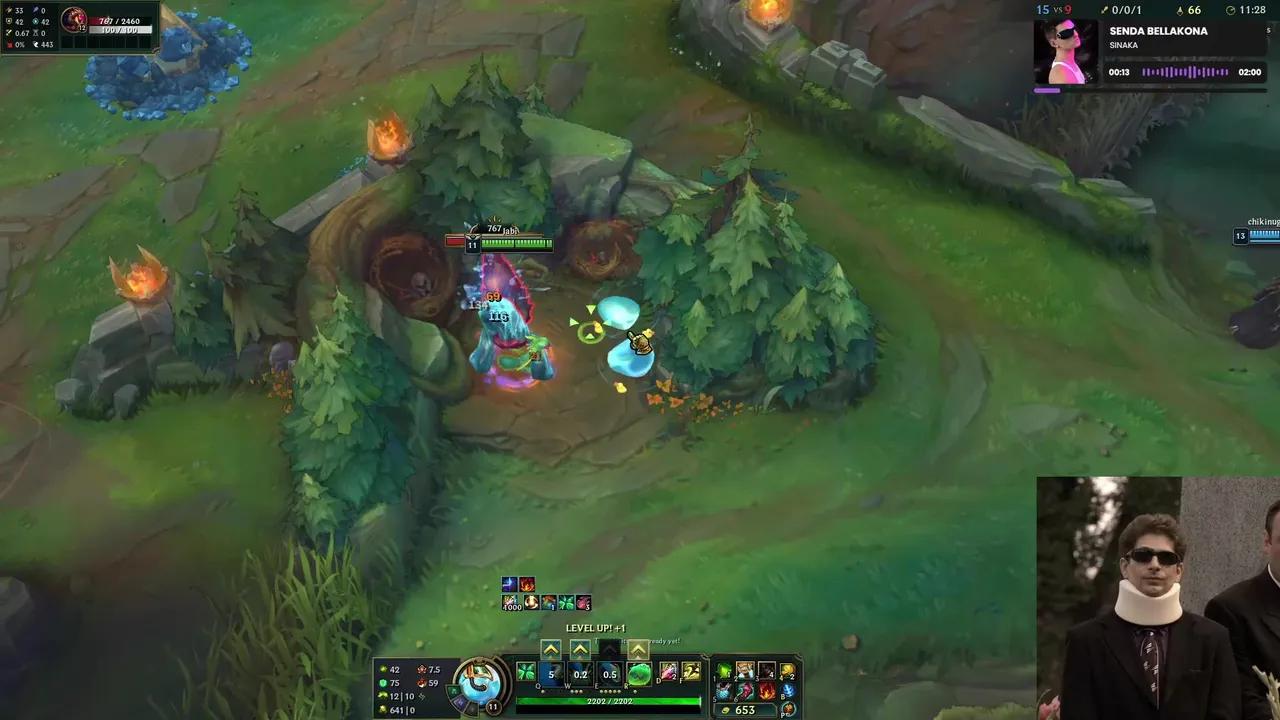This screenshot has height=720, width=1280.
Task: Click the green 2202/2202 health bar
Action: 609,701
